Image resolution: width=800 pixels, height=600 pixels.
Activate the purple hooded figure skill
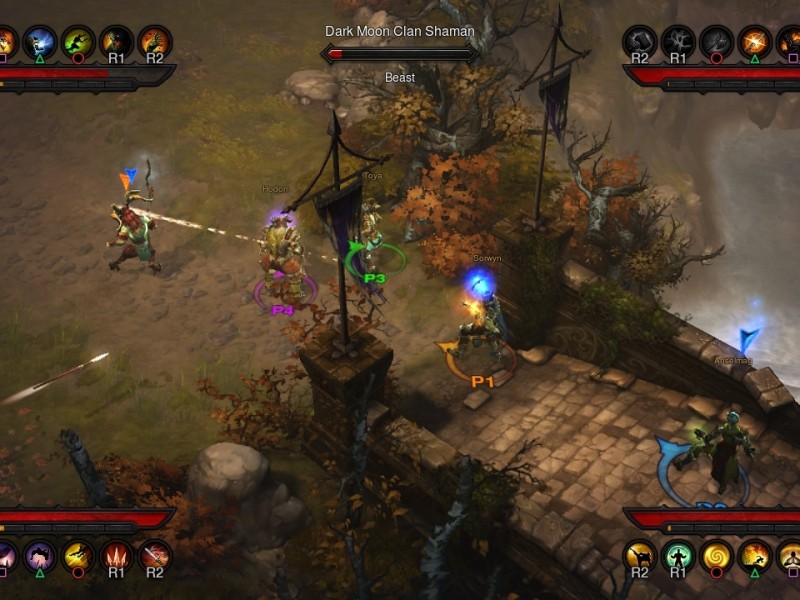(x=40, y=556)
